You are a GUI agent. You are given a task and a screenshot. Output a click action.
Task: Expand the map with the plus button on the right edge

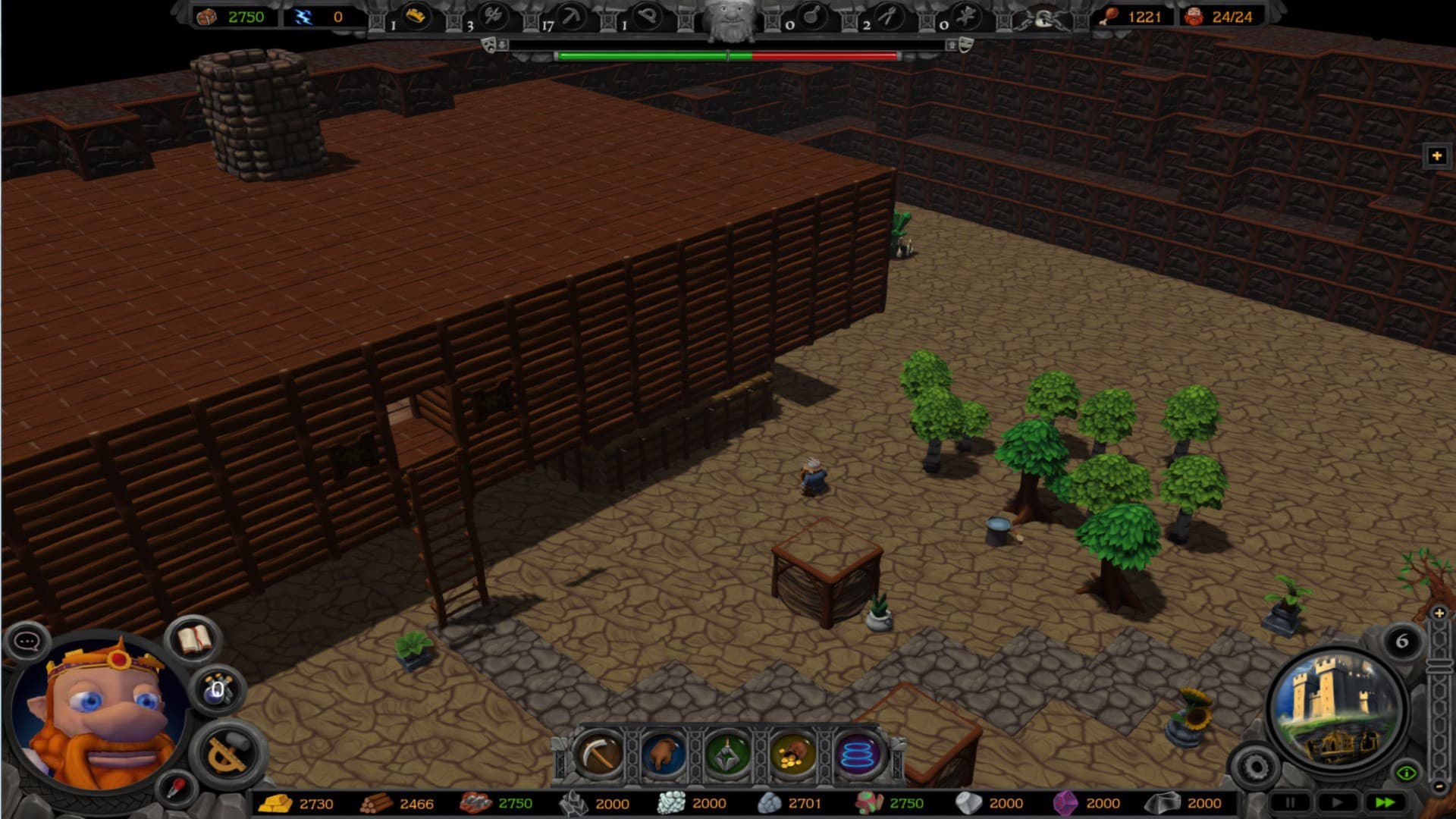click(1437, 155)
